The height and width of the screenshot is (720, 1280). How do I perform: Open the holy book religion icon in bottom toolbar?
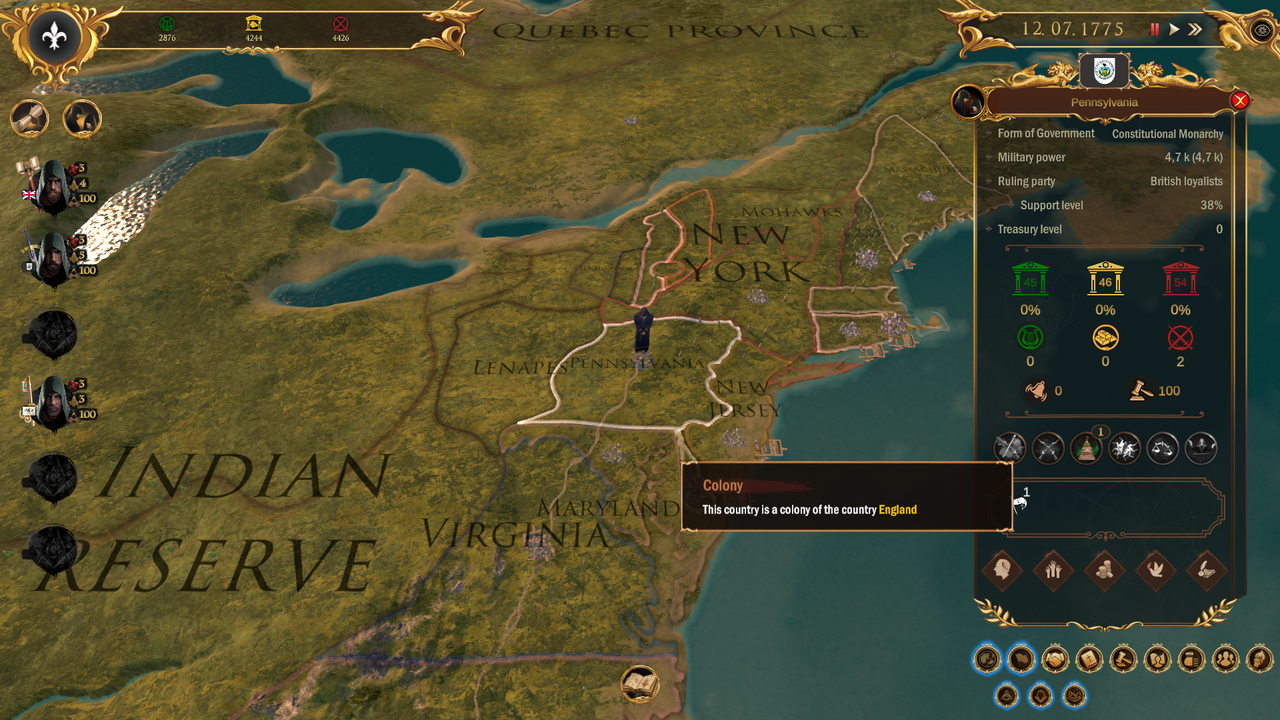(x=1088, y=659)
